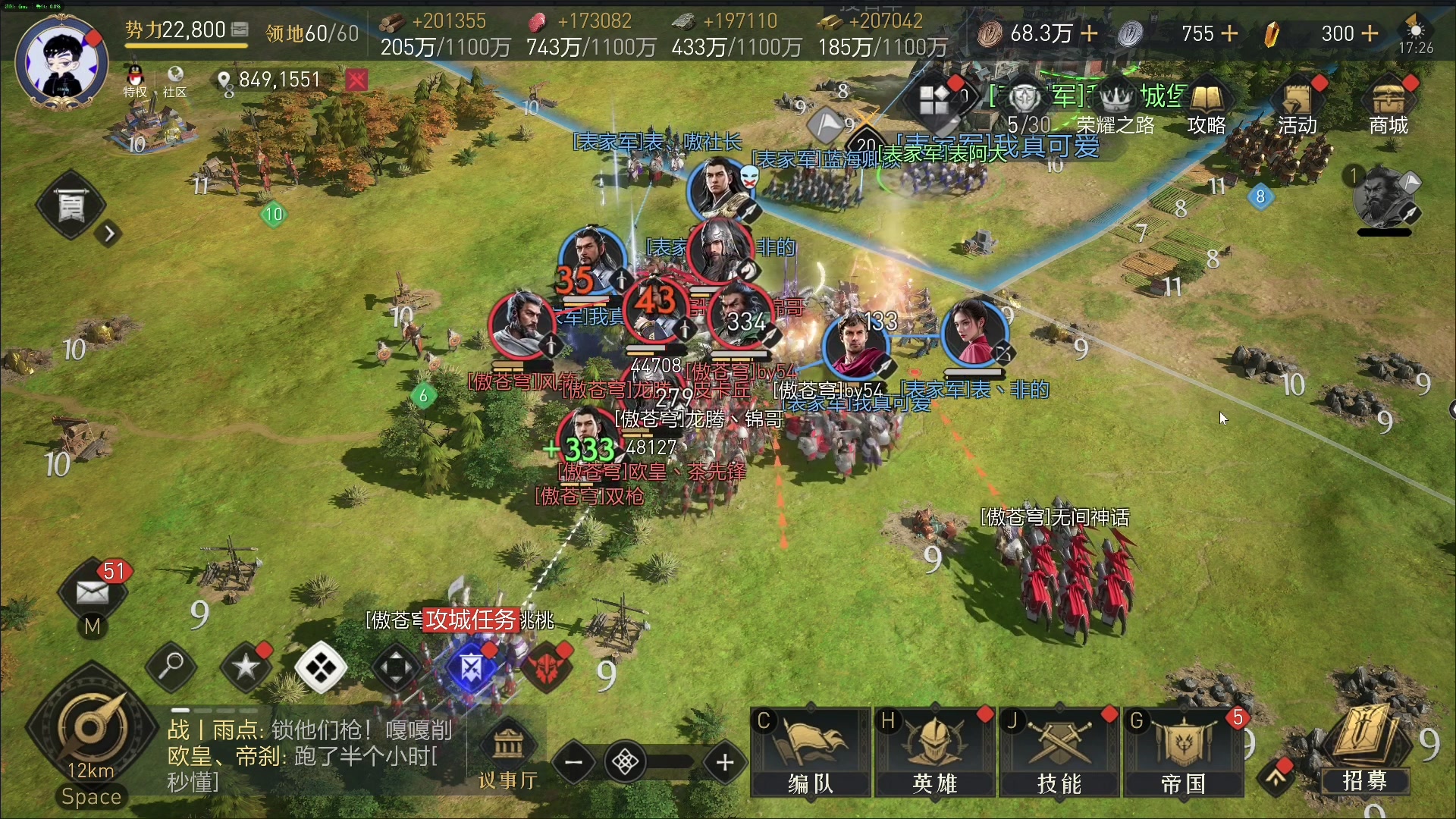The height and width of the screenshot is (819, 1456).
Task: Open the 招募 recruit panel
Action: [x=1365, y=751]
